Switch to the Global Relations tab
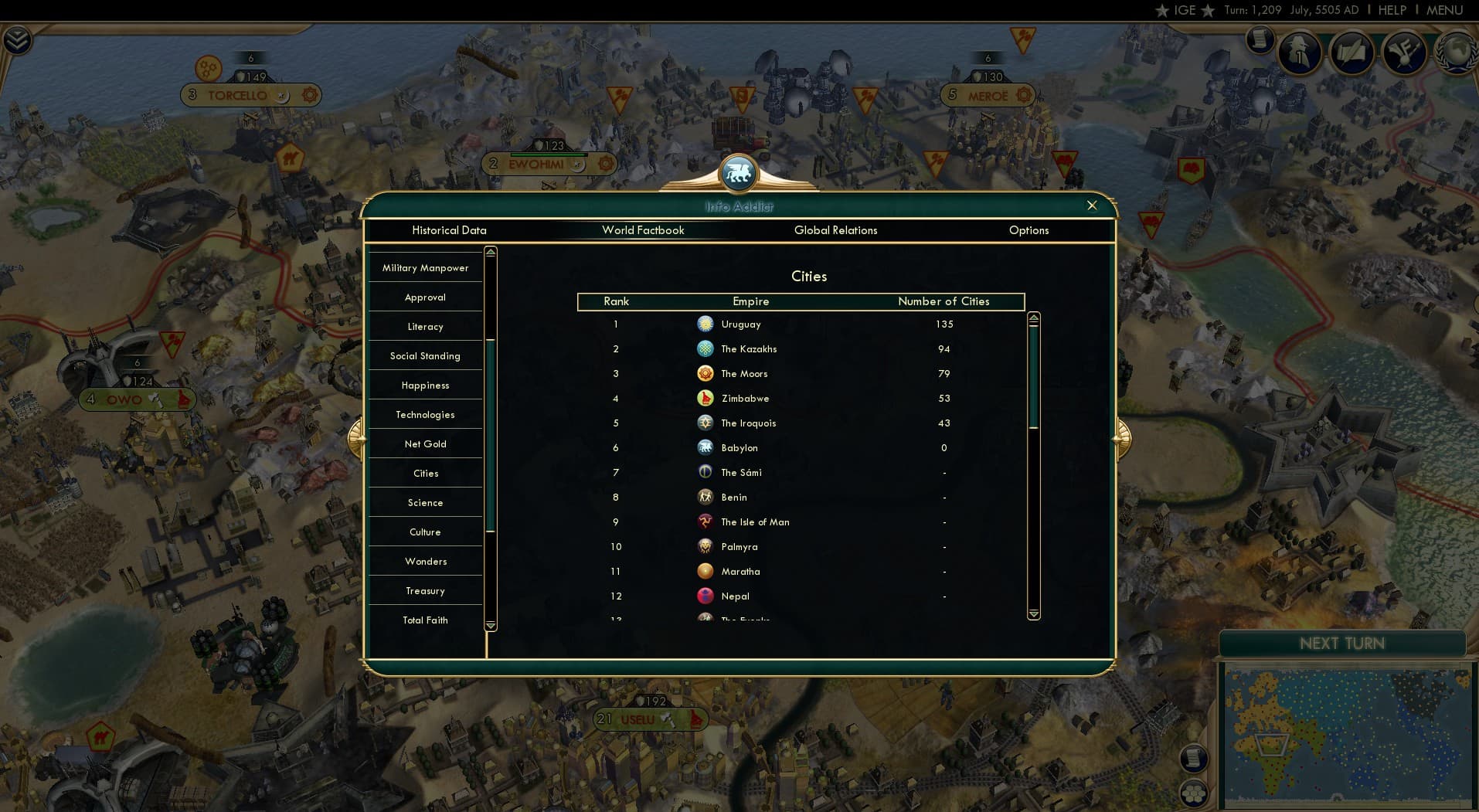1479x812 pixels. click(x=835, y=230)
